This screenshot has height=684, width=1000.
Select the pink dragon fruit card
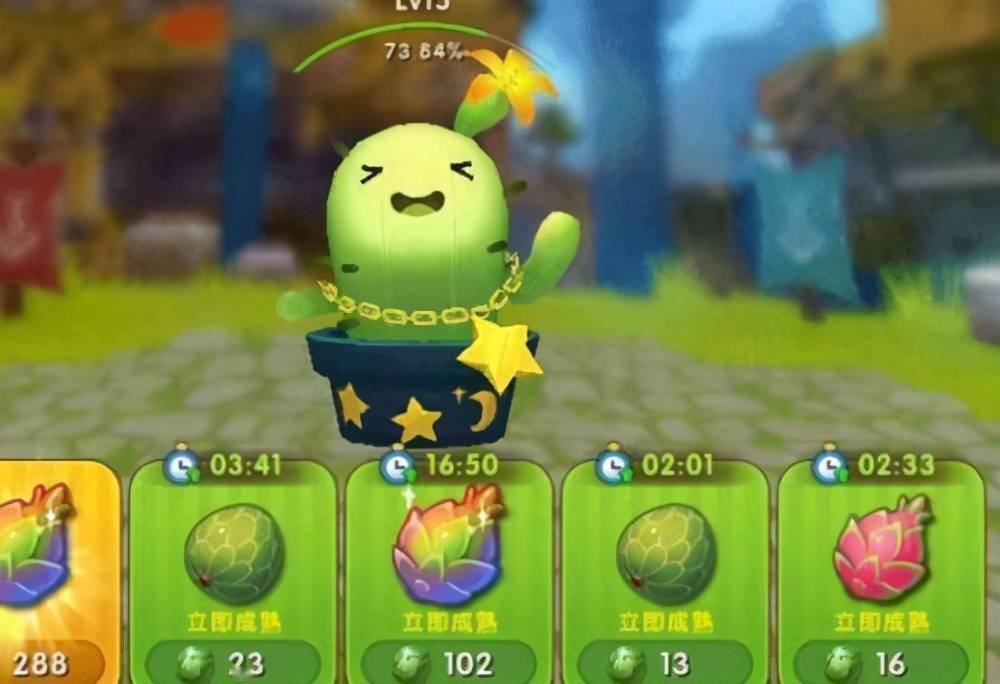click(881, 550)
